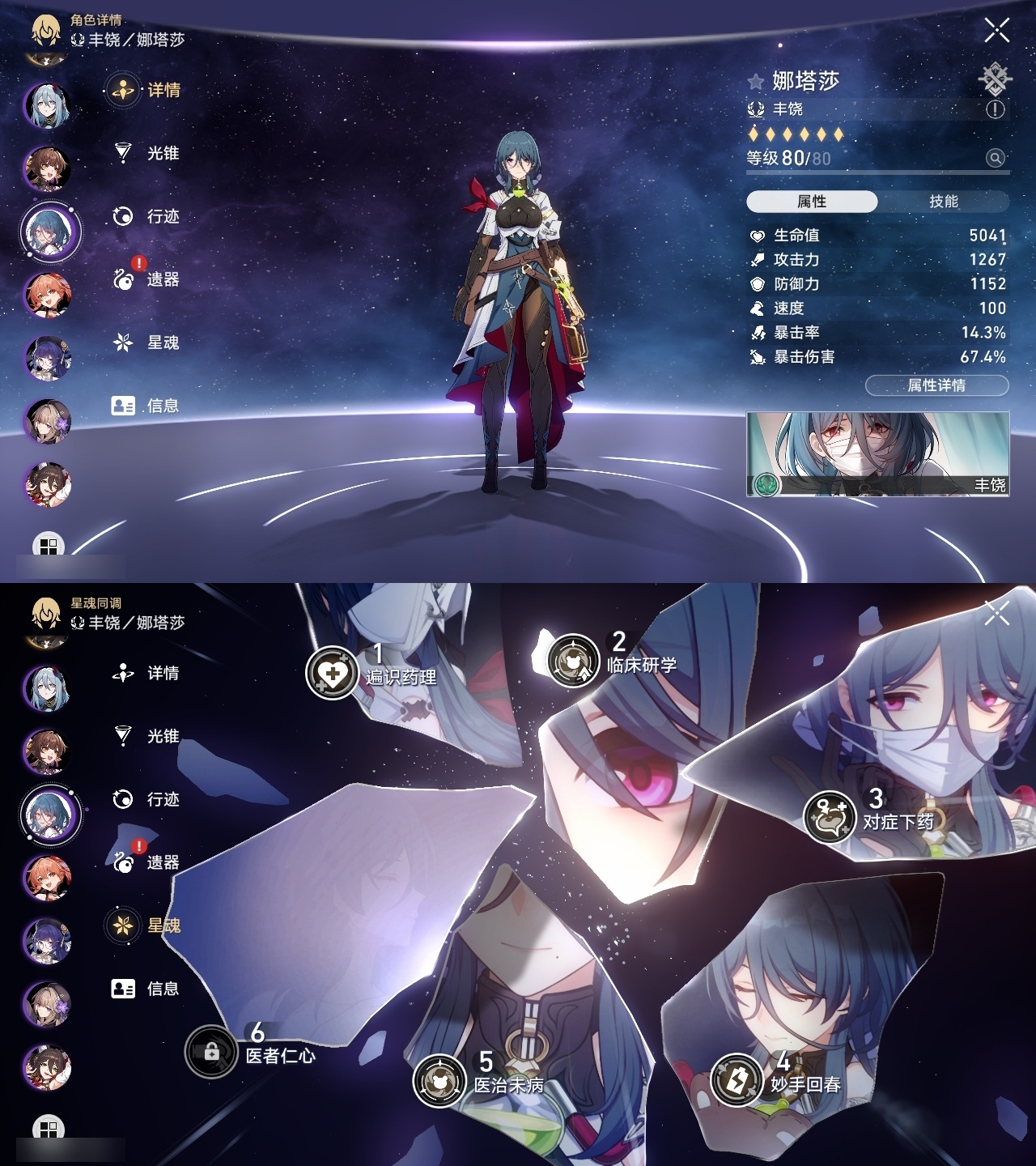Select the 属性 tab

coord(813,201)
